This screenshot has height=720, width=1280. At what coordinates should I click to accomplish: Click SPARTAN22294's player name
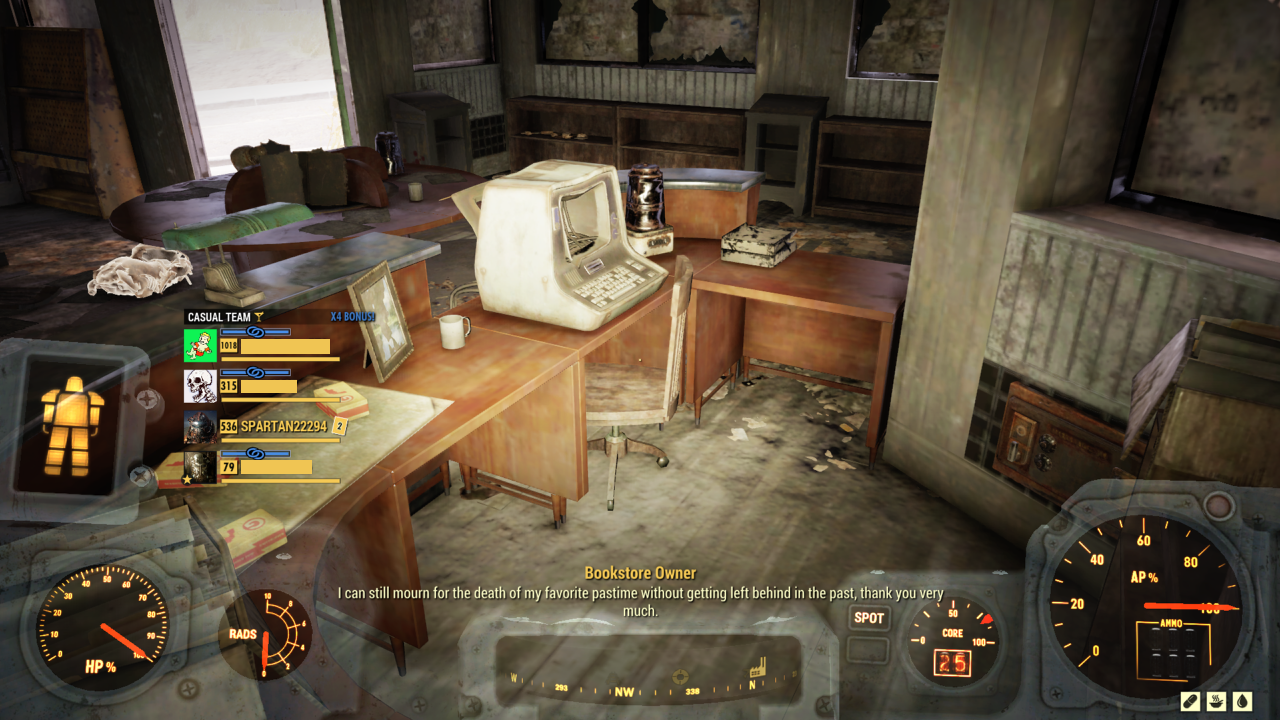point(283,424)
